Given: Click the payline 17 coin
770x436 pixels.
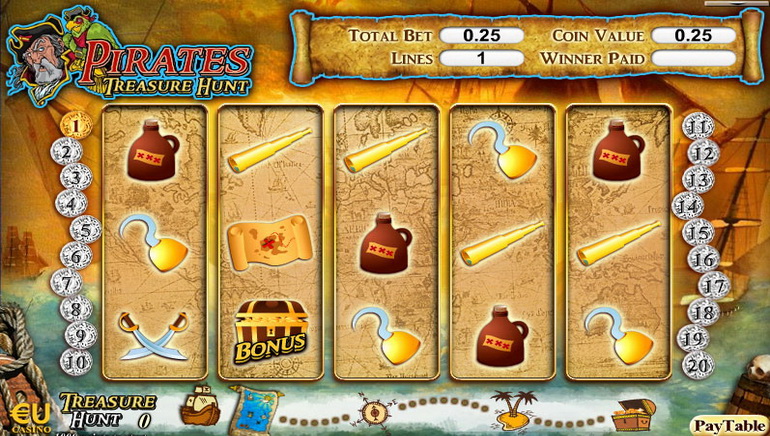Looking at the screenshot, I should tap(713, 285).
